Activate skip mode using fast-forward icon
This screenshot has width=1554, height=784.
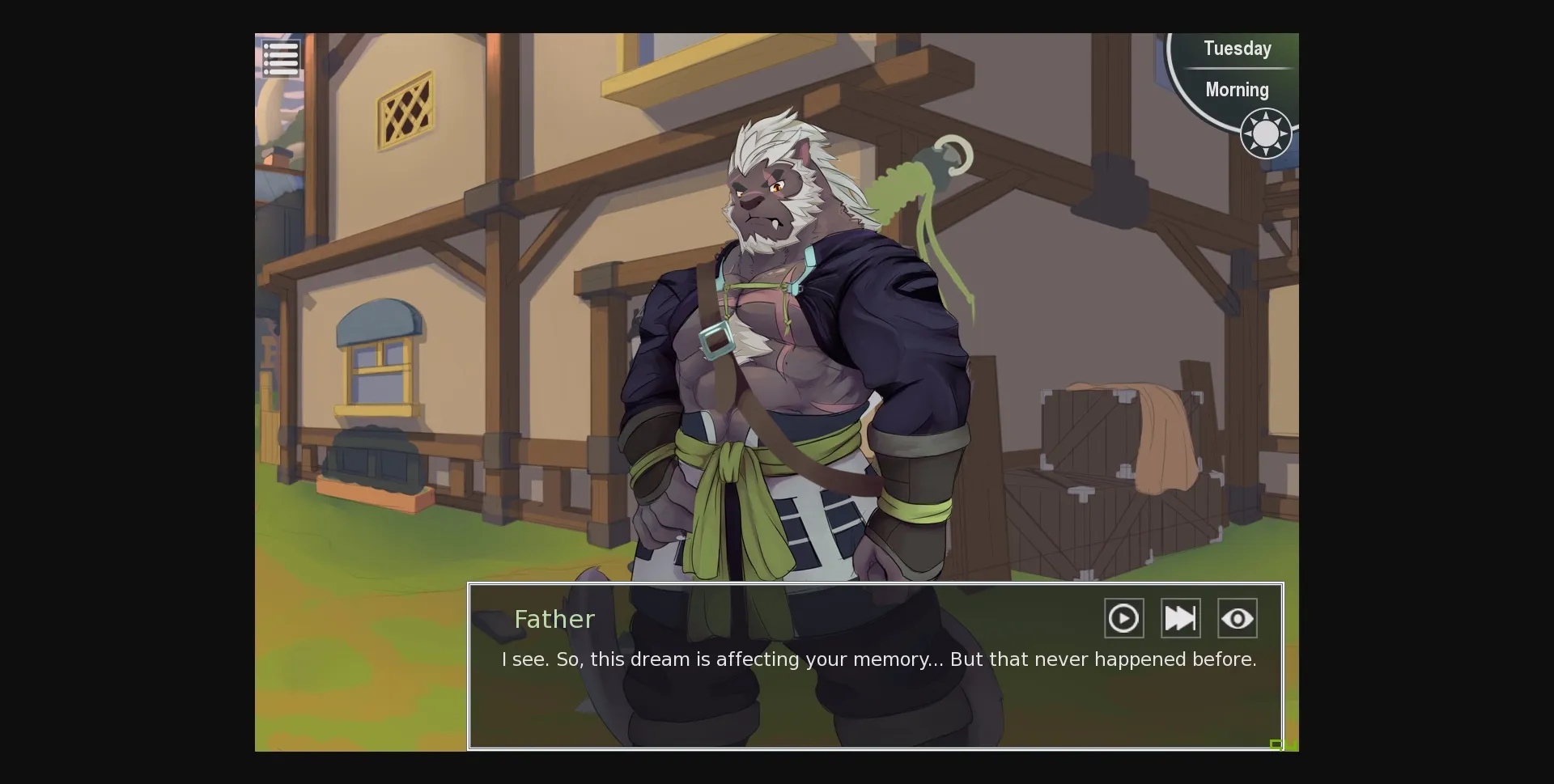[1179, 617]
